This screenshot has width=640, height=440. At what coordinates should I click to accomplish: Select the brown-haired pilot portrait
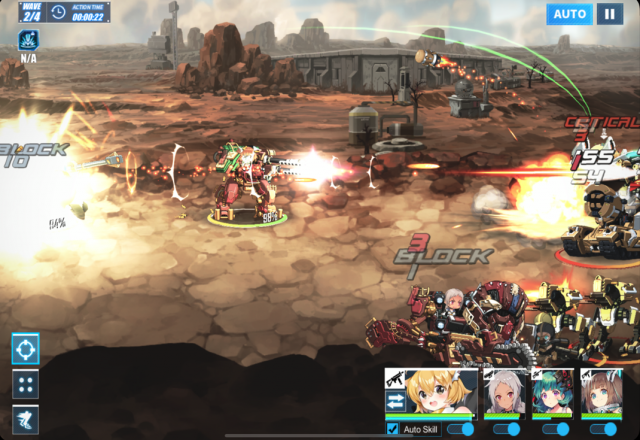point(600,393)
